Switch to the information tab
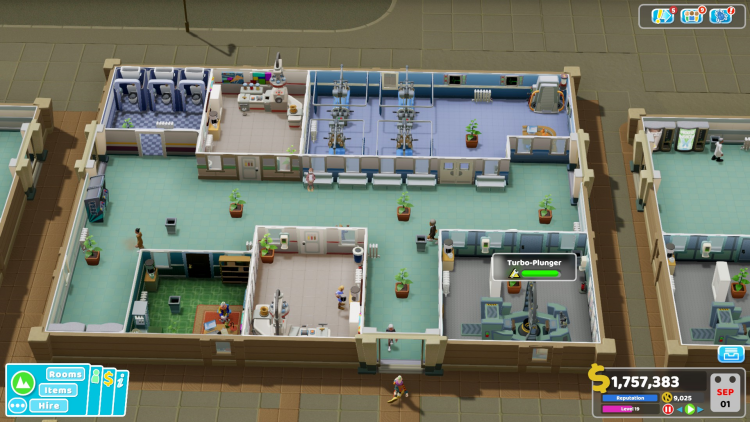The height and width of the screenshot is (422, 750). point(121,381)
